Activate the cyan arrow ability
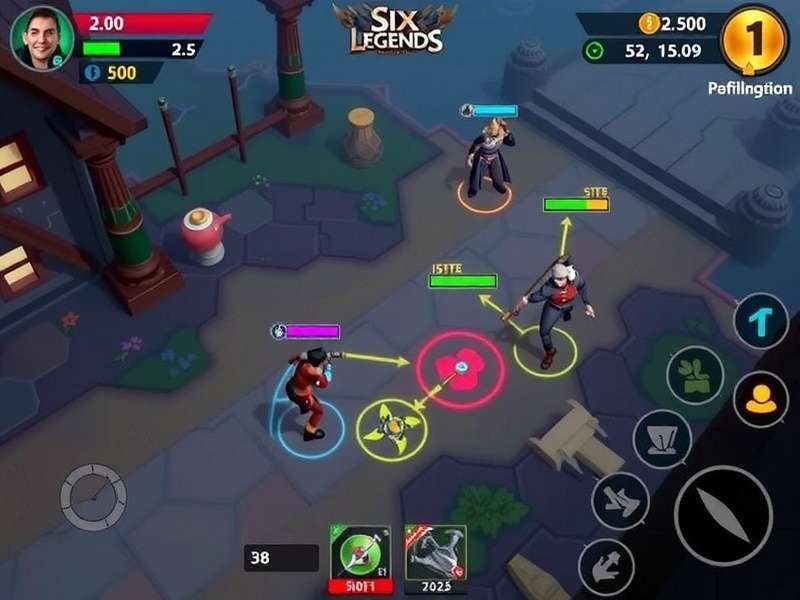Screen dimensions: 800x600 pos(761,321)
